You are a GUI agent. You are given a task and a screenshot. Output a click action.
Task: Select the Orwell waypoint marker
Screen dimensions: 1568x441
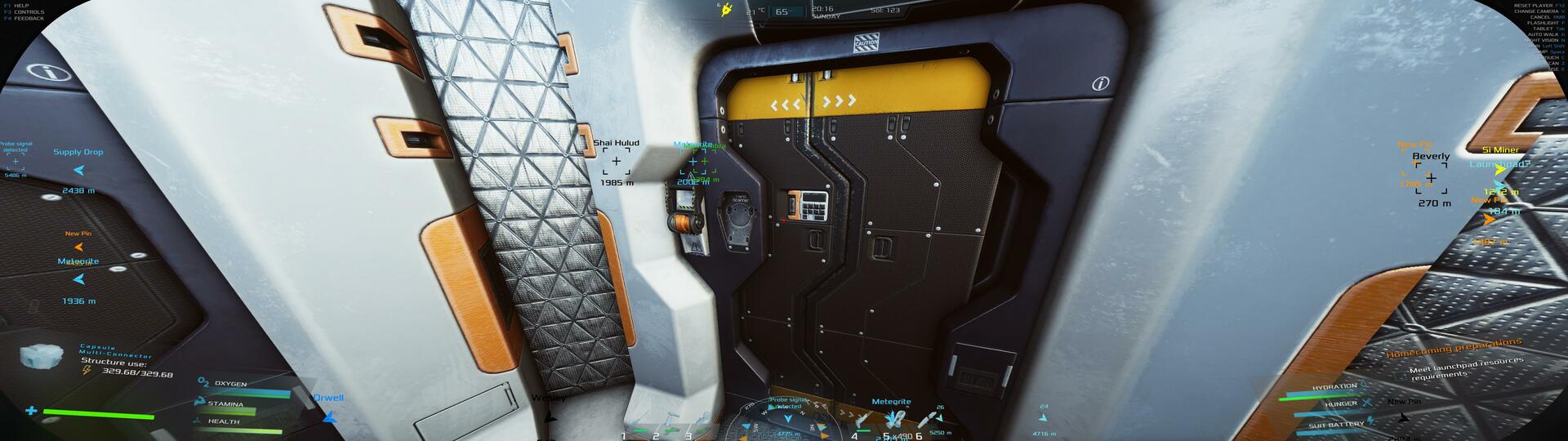[329, 416]
